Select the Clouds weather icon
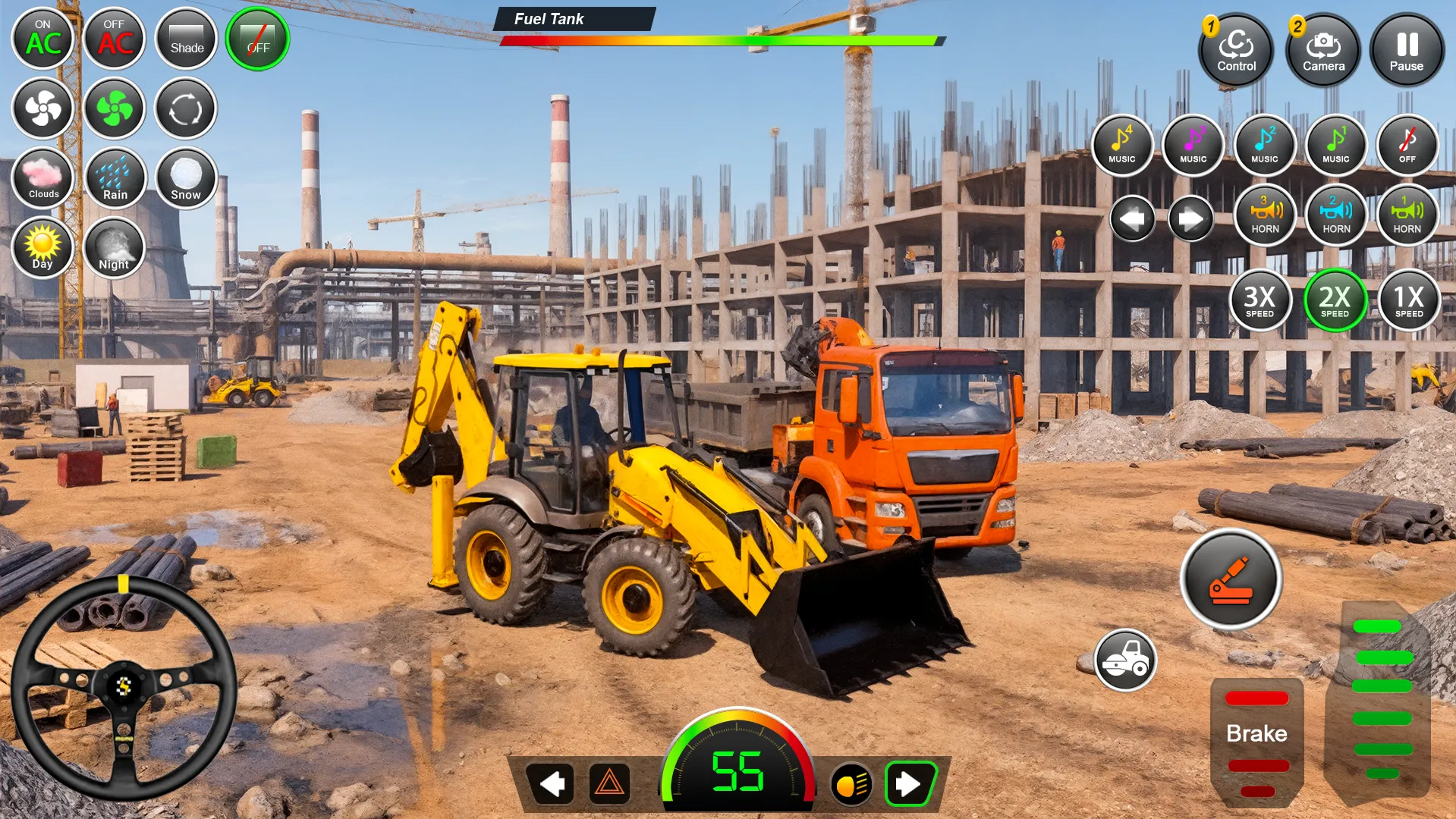Image resolution: width=1456 pixels, height=819 pixels. 42,177
